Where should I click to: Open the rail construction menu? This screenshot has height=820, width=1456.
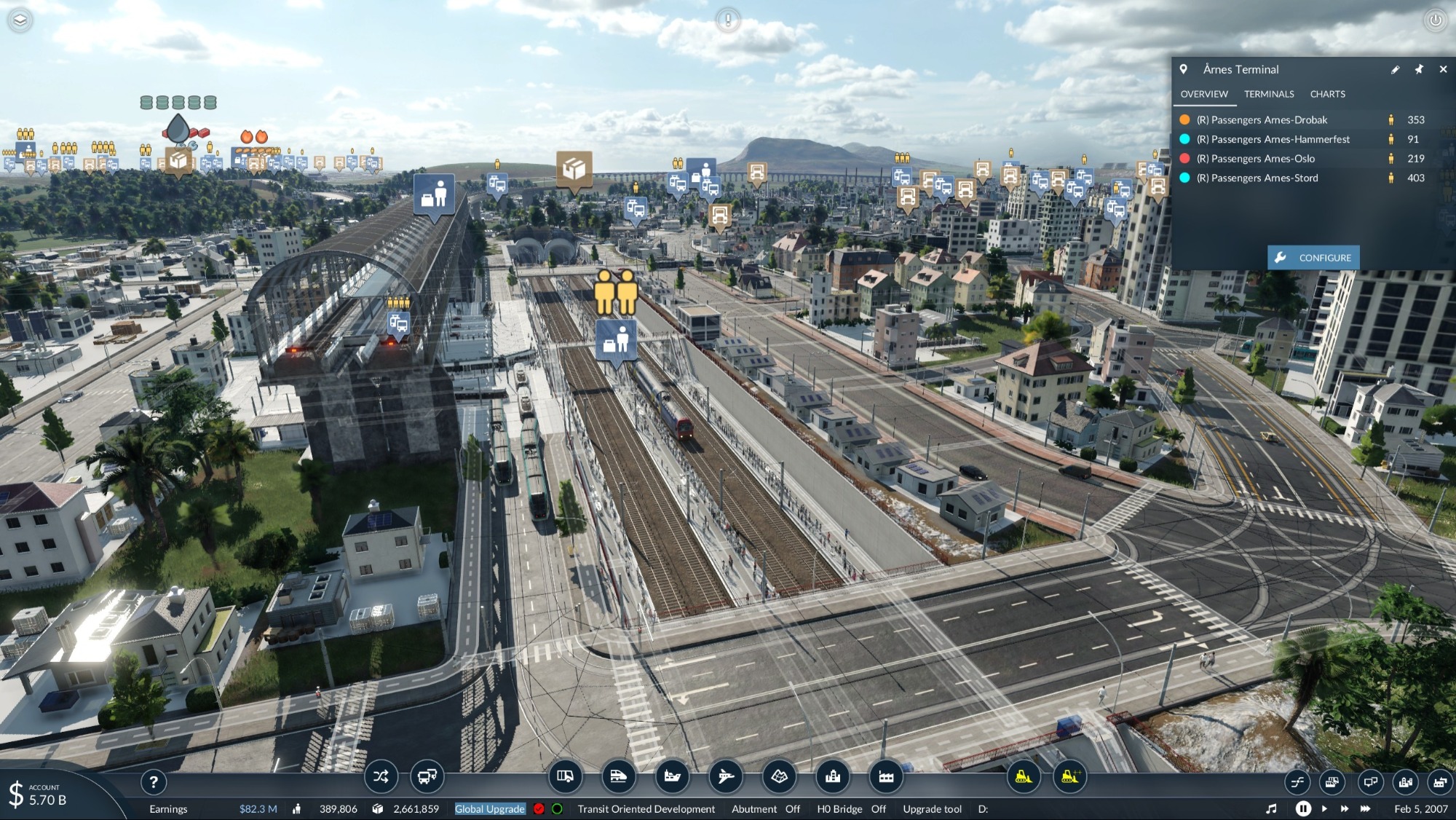618,777
